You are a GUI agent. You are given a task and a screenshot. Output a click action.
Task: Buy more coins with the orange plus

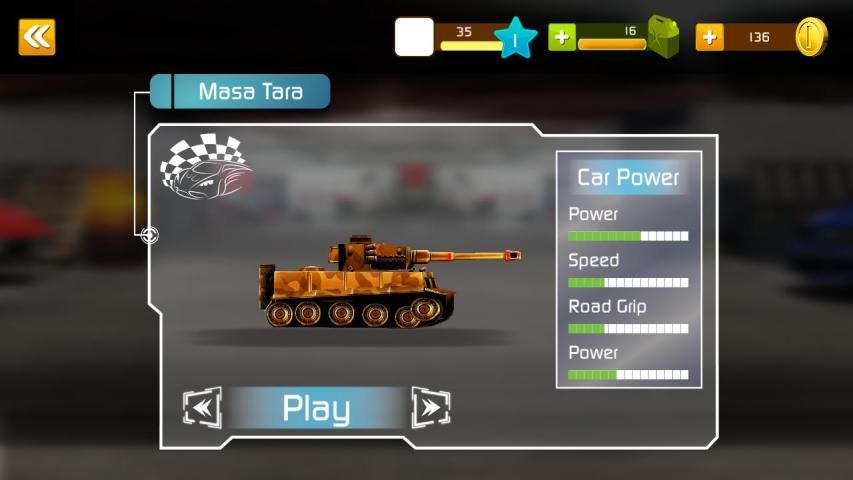tap(710, 37)
